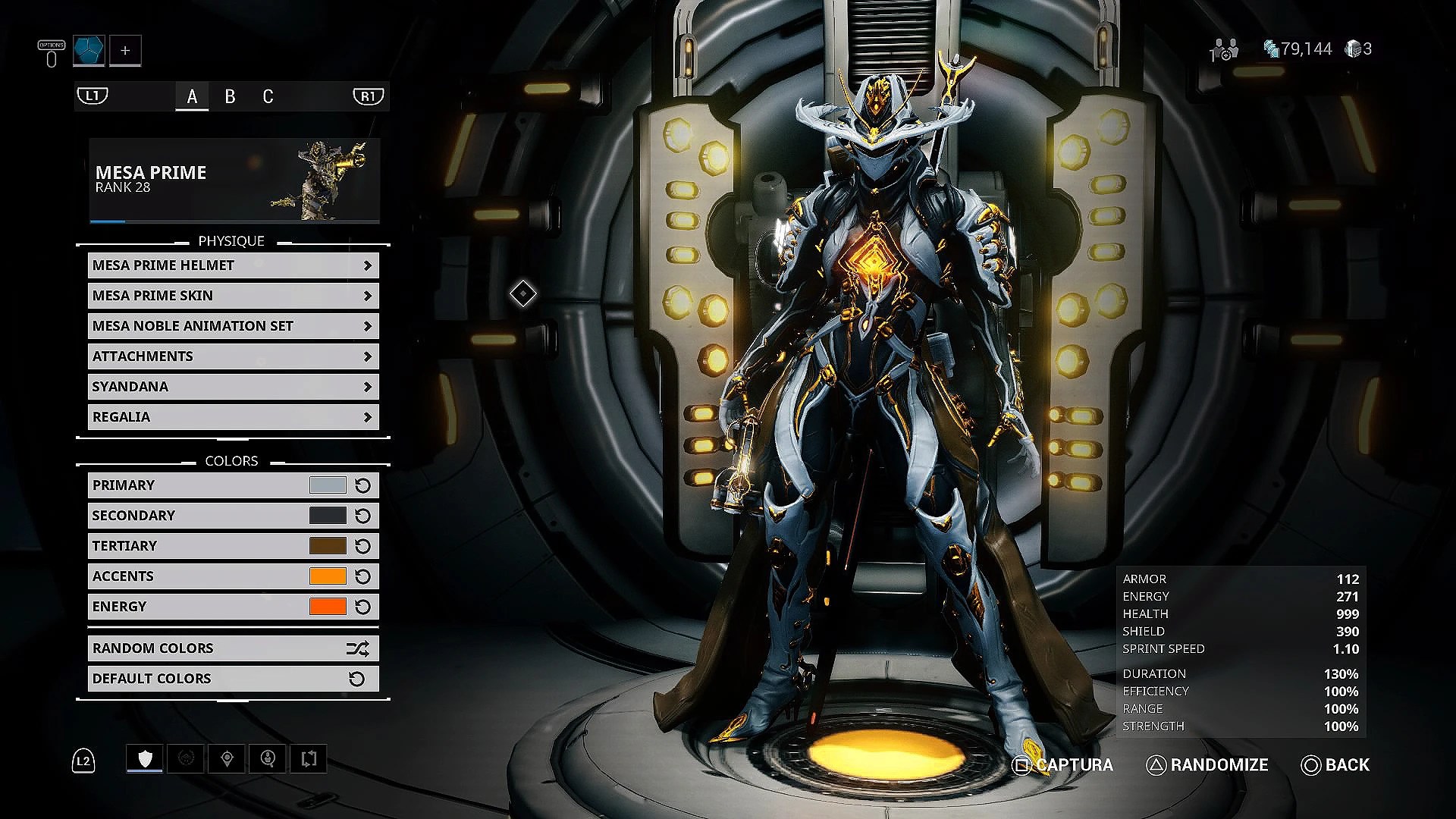Viewport: 1456px width, 819px height.
Task: Edit the orange Accents color swatch
Action: (328, 576)
